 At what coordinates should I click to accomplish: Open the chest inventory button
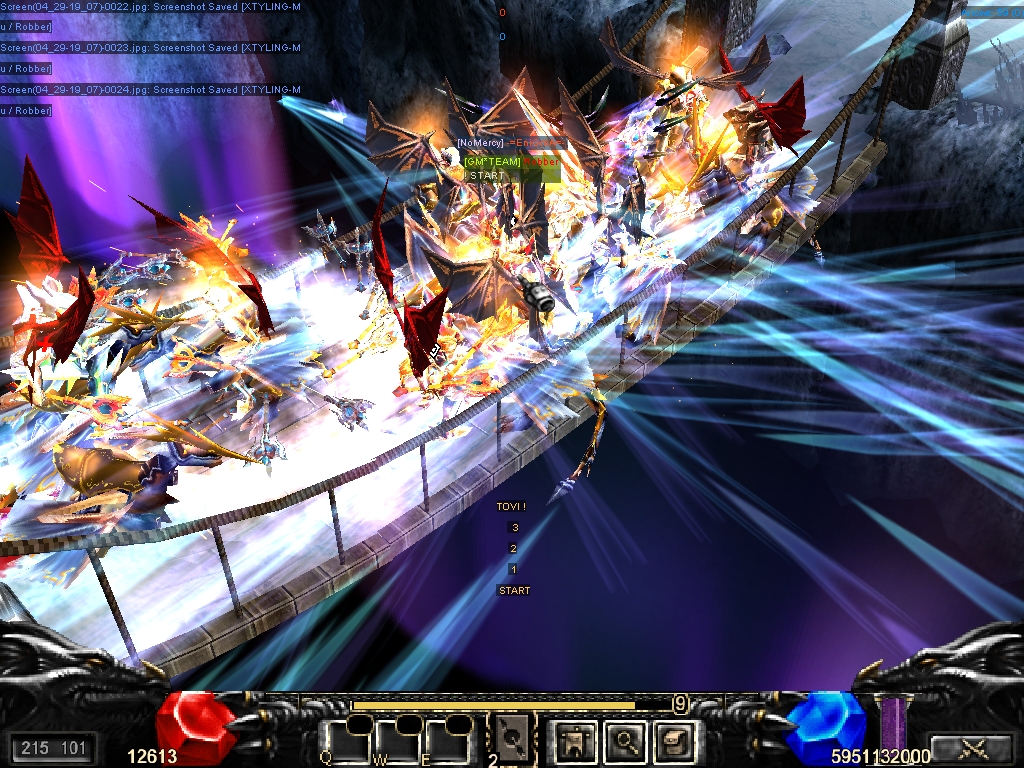pos(672,741)
